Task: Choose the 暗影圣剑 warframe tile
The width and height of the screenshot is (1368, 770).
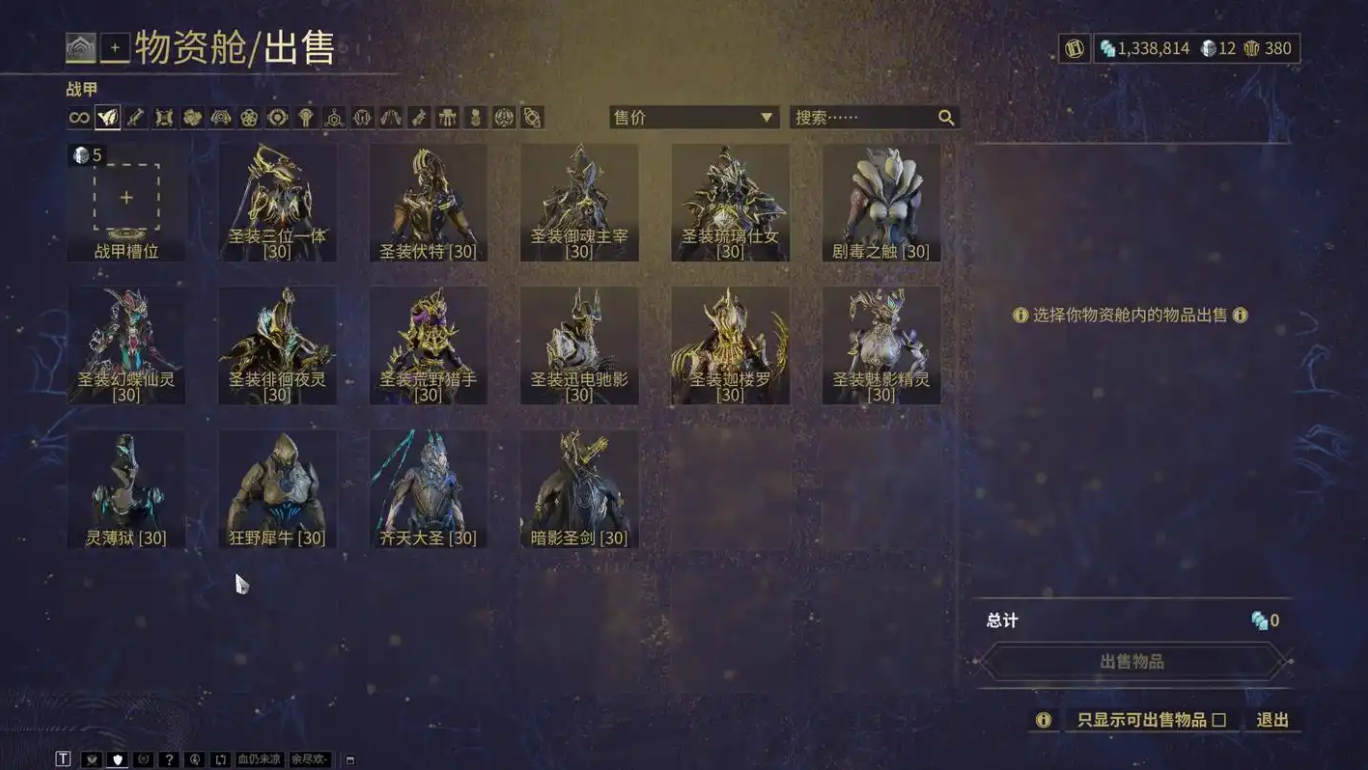Action: click(x=579, y=488)
